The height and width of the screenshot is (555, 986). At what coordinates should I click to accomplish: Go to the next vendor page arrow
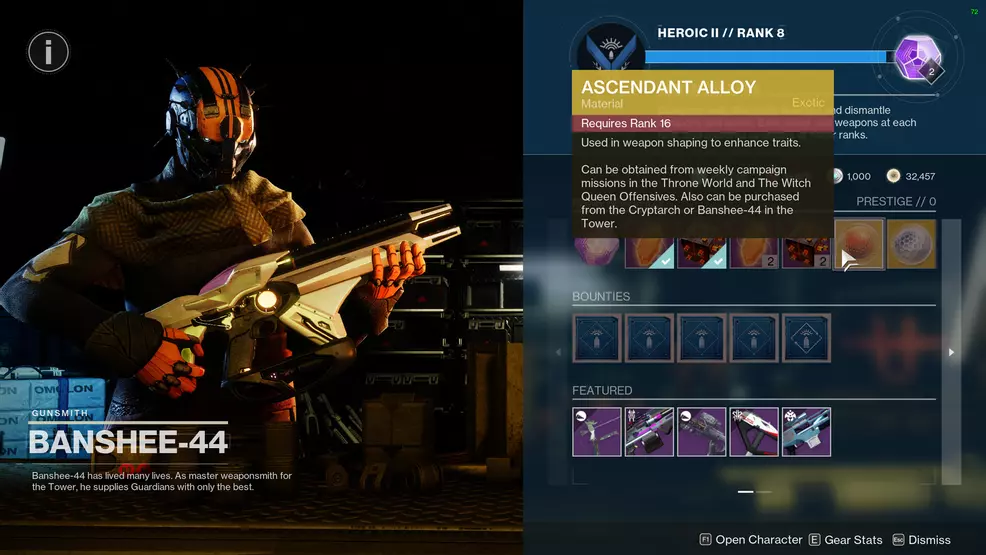[951, 352]
